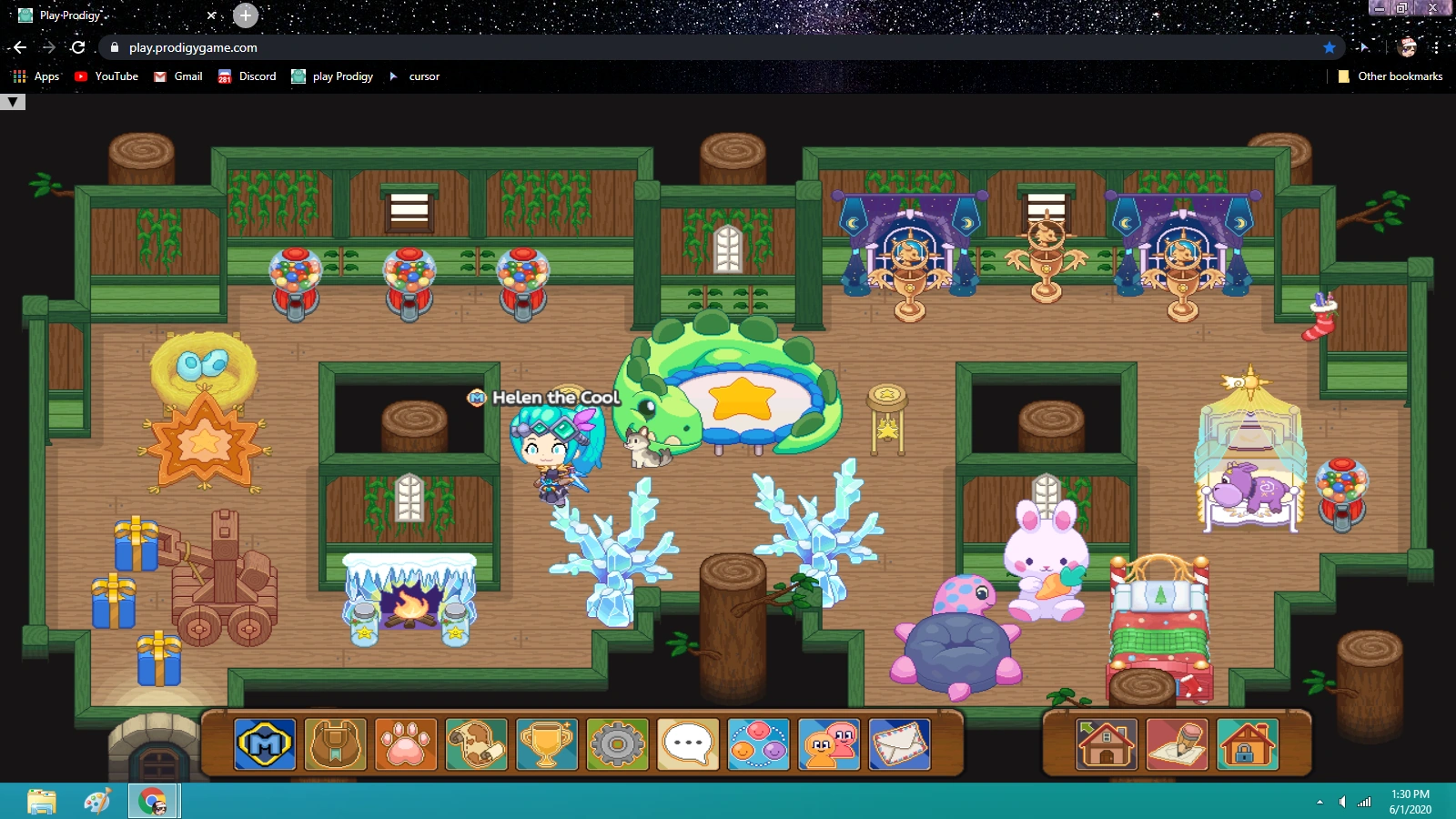Toggle the bookmark star in the address bar

(x=1330, y=47)
